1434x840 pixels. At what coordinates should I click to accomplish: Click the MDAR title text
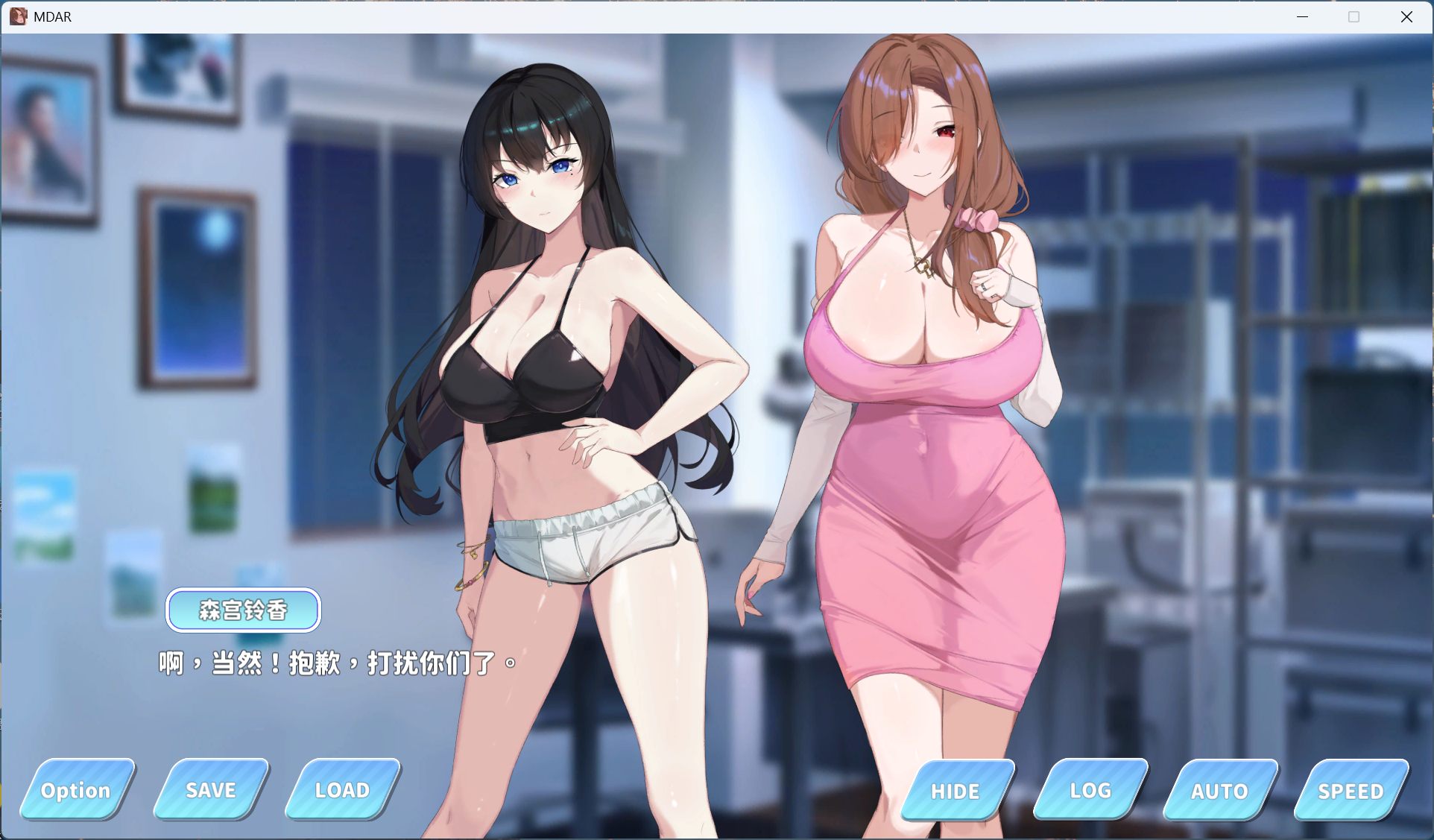pos(51,16)
